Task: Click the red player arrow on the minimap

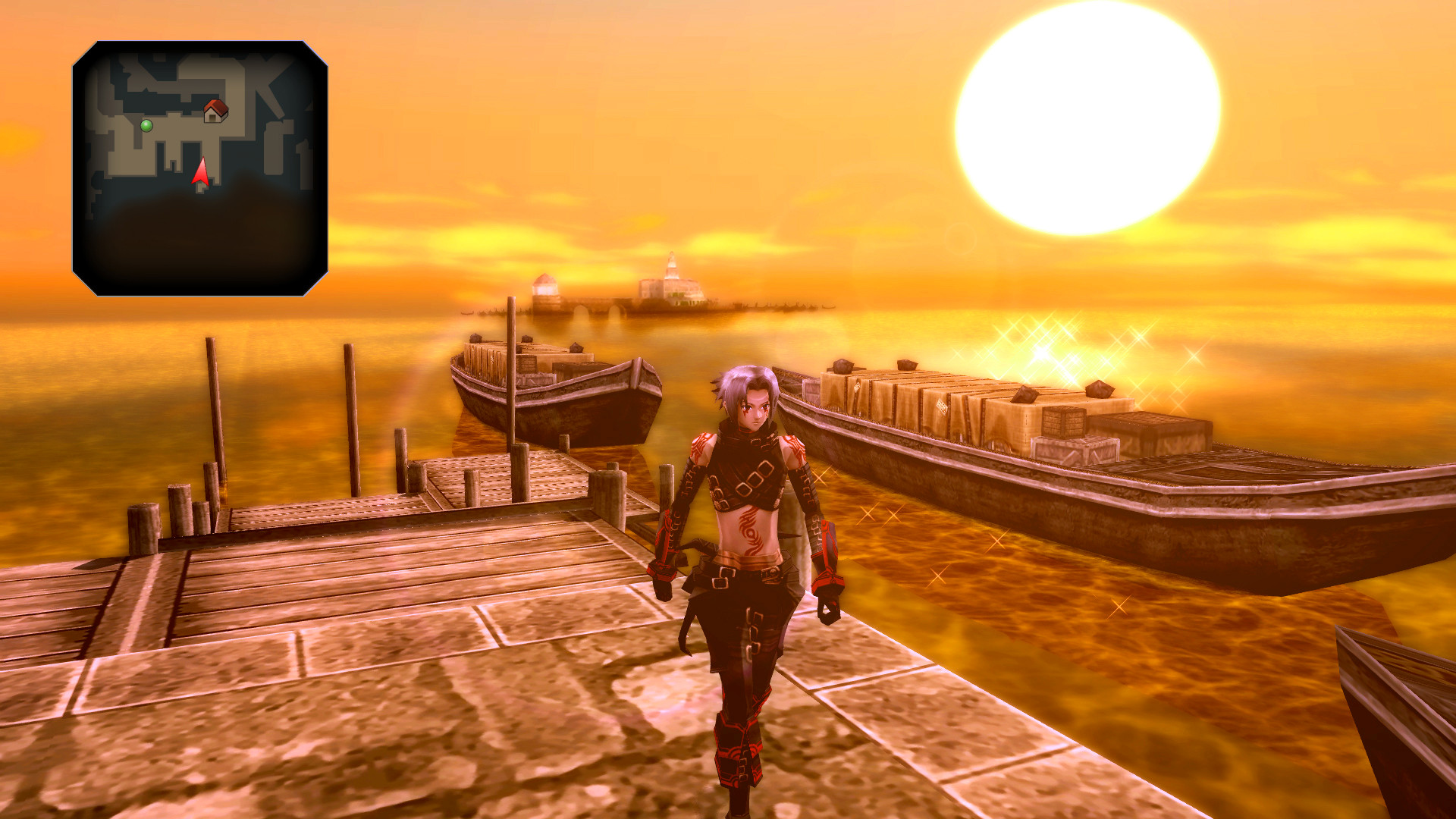Action: 201,174
